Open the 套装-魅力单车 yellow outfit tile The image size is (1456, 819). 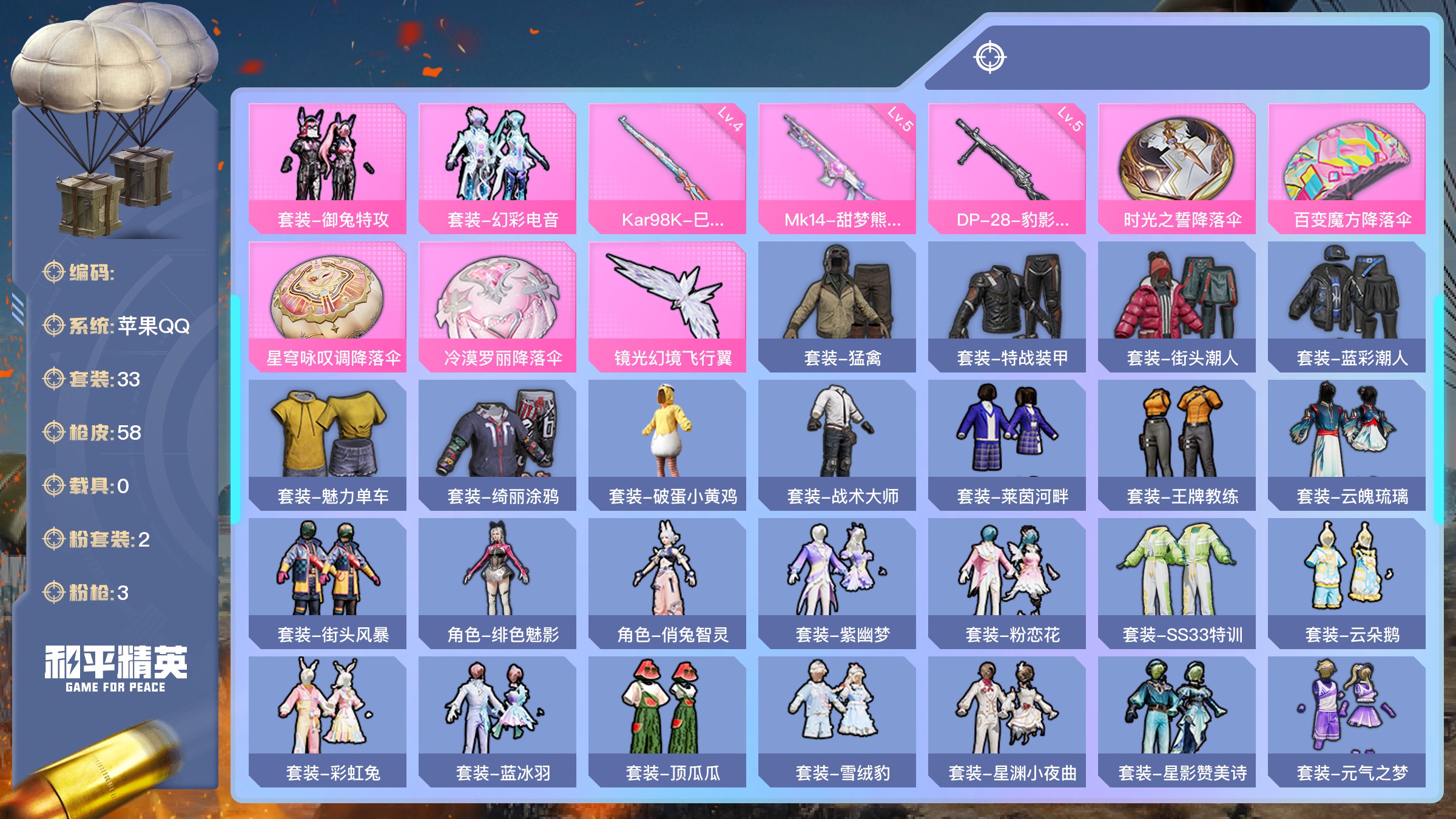pyautogui.click(x=328, y=445)
